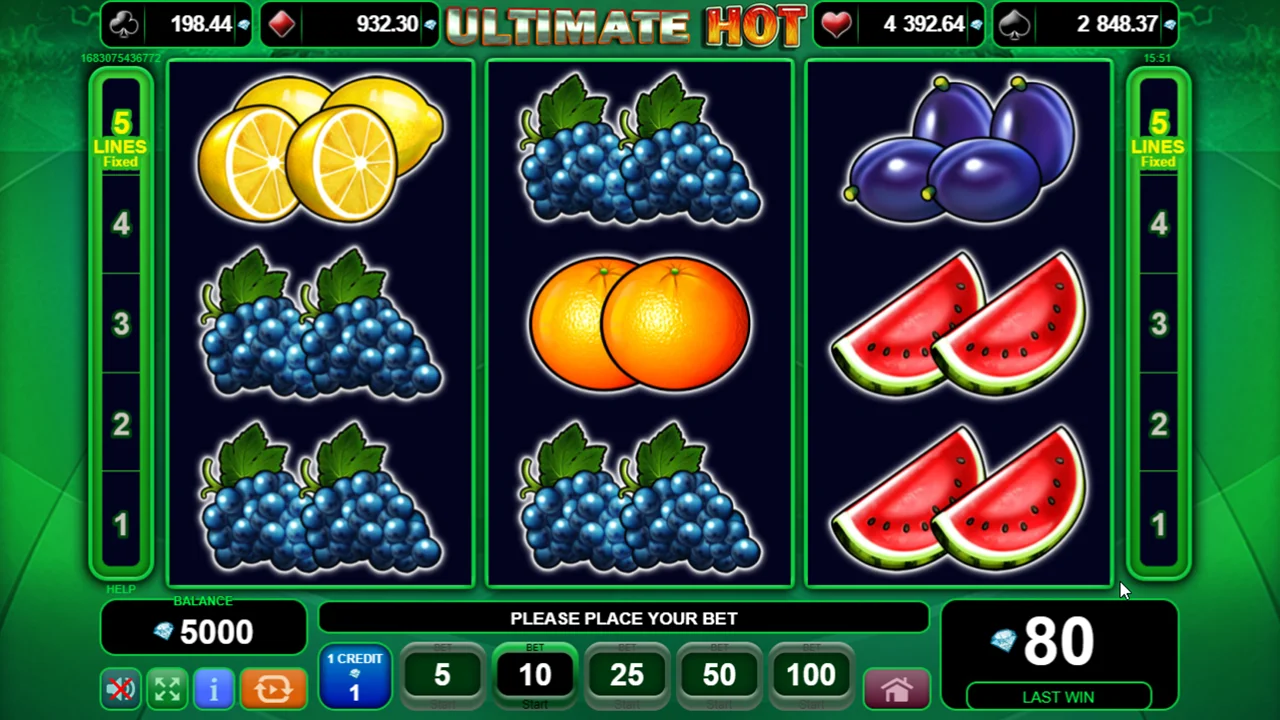Place a bet of 5

tap(442, 676)
